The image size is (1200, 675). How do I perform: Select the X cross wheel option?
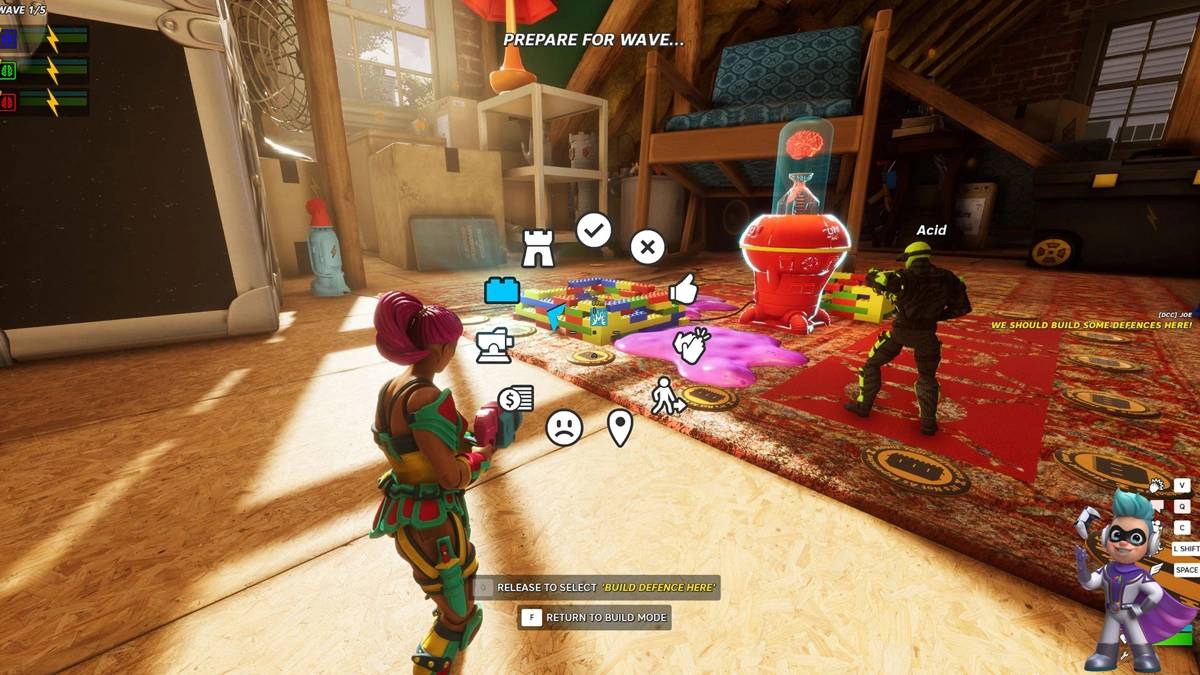pyautogui.click(x=647, y=246)
